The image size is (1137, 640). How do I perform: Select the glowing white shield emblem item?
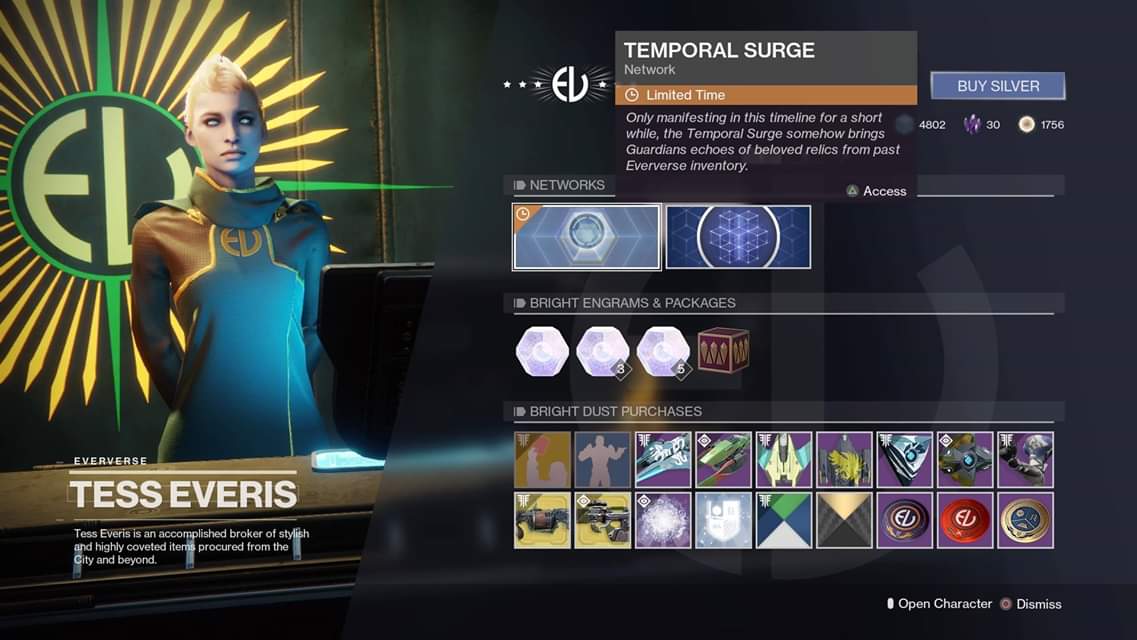pyautogui.click(x=723, y=520)
